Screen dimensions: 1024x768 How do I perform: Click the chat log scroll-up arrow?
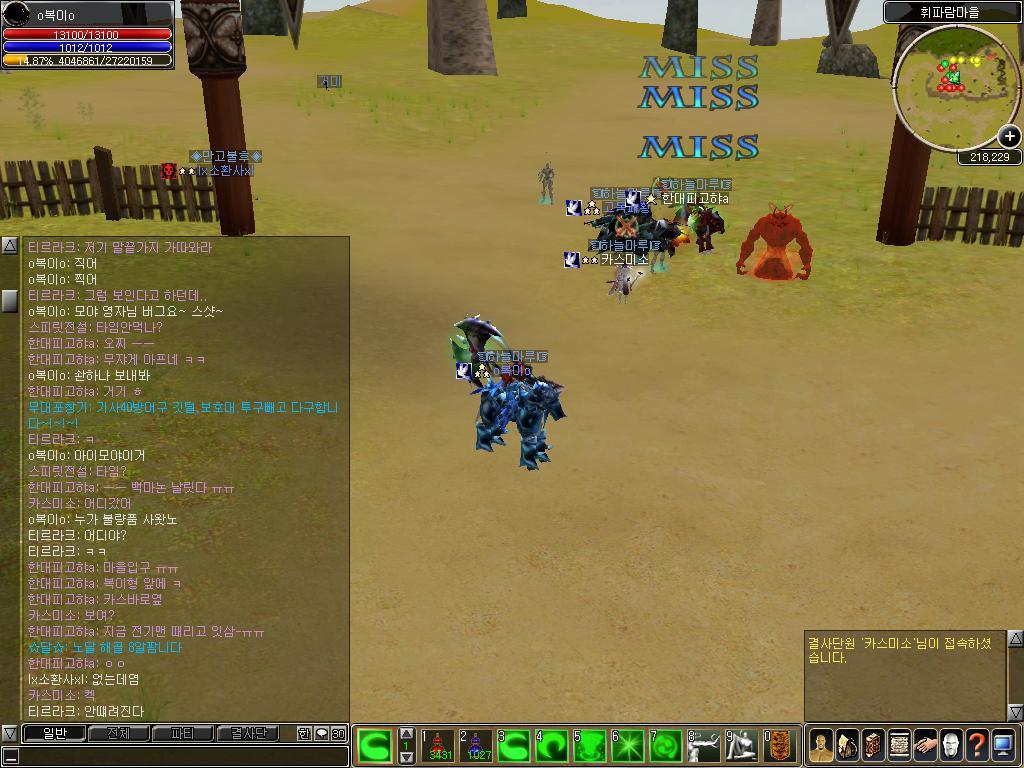pos(9,246)
